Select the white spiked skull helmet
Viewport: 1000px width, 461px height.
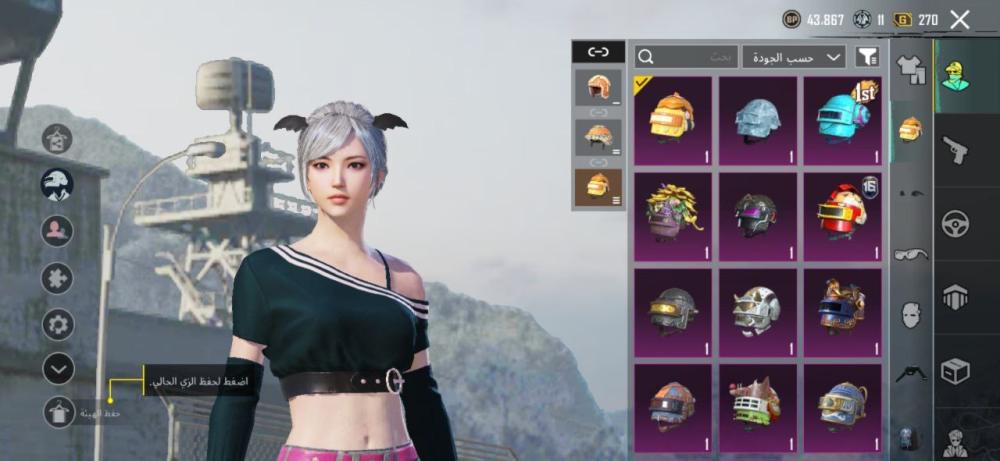pos(757,312)
